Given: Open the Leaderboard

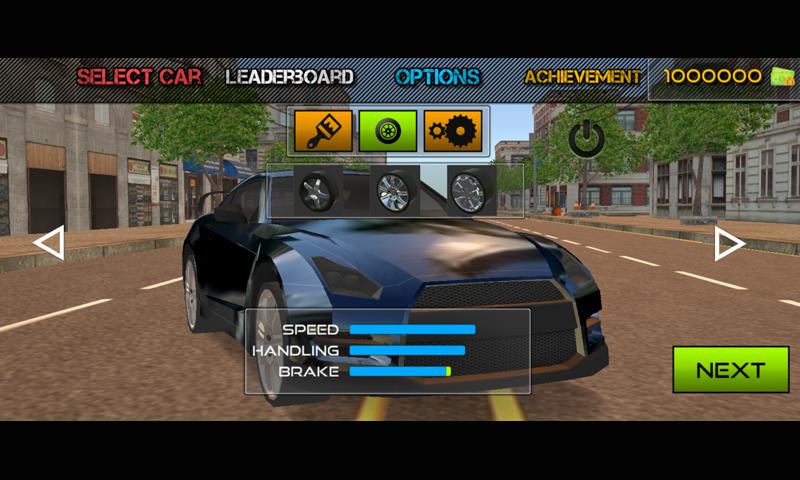Looking at the screenshot, I should pyautogui.click(x=289, y=77).
